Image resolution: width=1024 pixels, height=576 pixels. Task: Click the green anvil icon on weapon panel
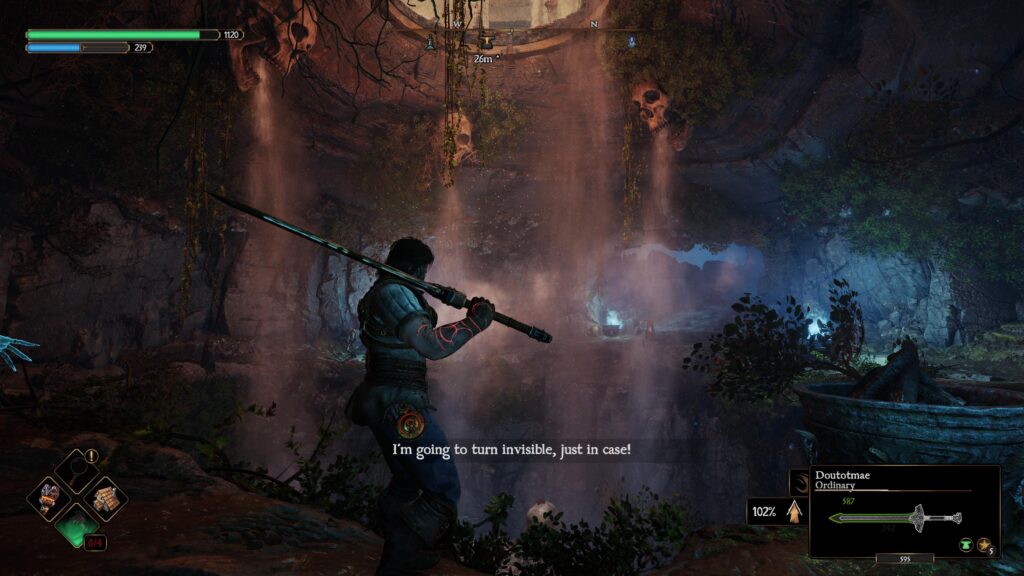[x=965, y=544]
